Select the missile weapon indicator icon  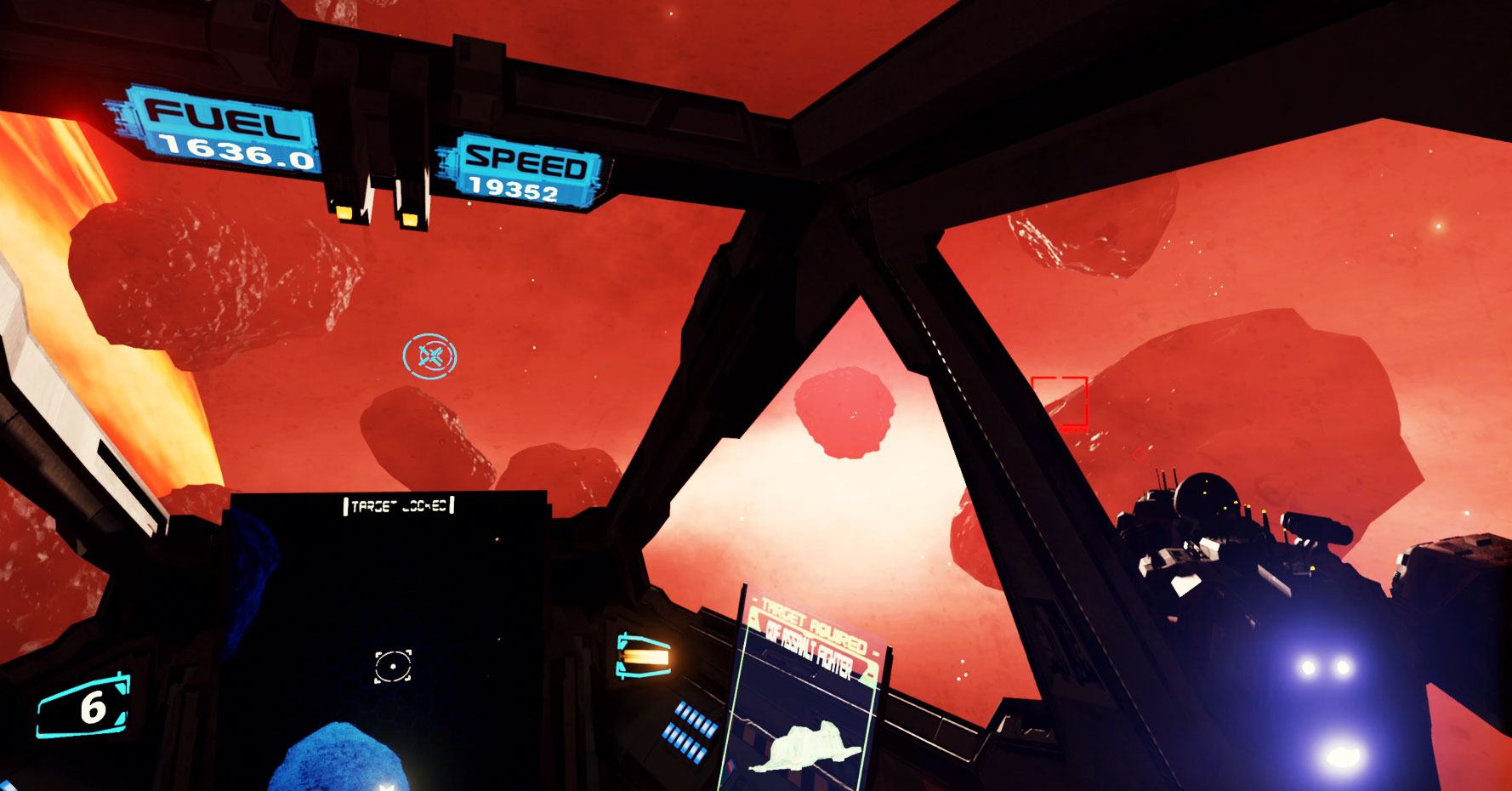pos(643,657)
